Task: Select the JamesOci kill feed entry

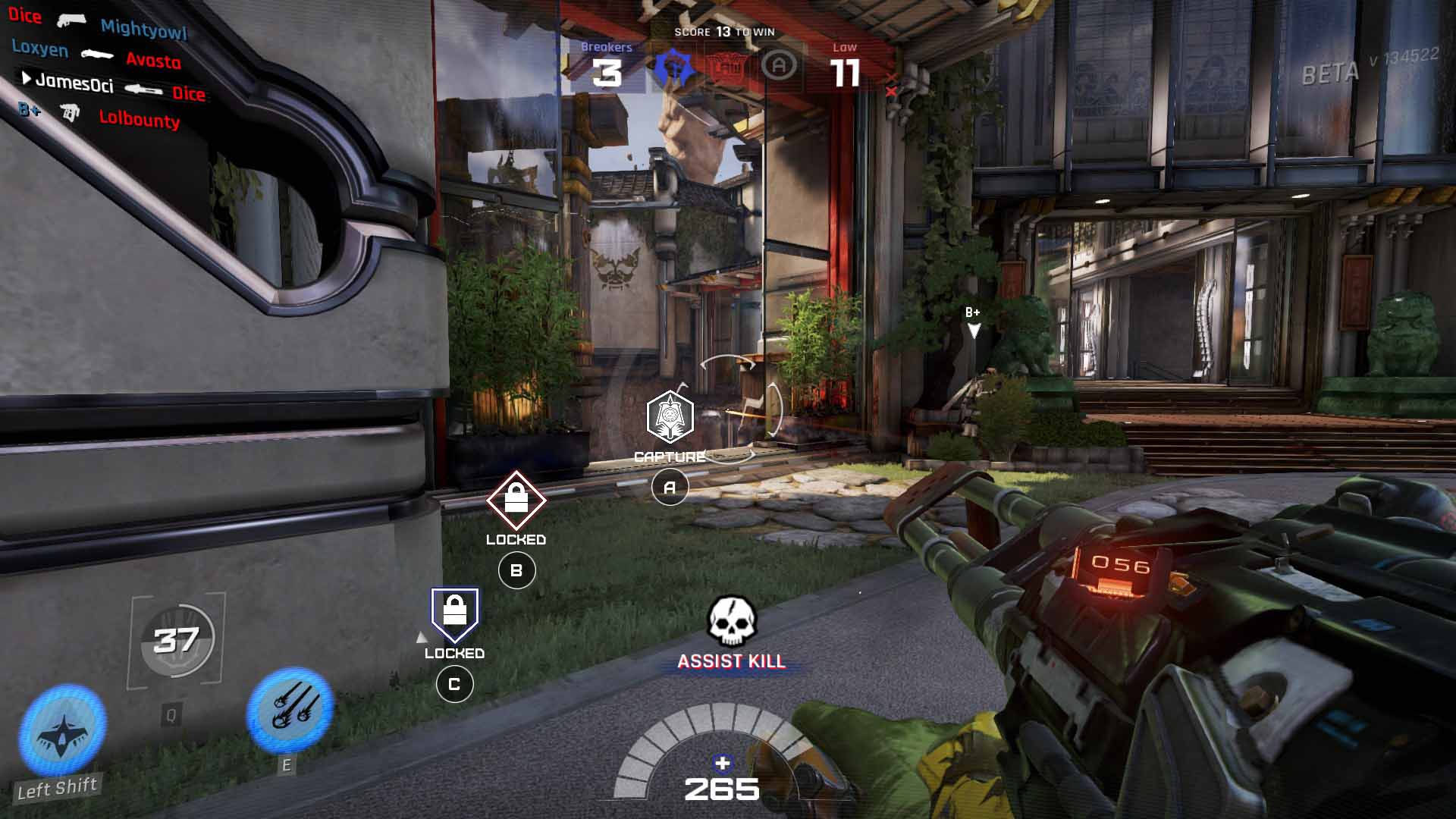Action: [x=74, y=83]
